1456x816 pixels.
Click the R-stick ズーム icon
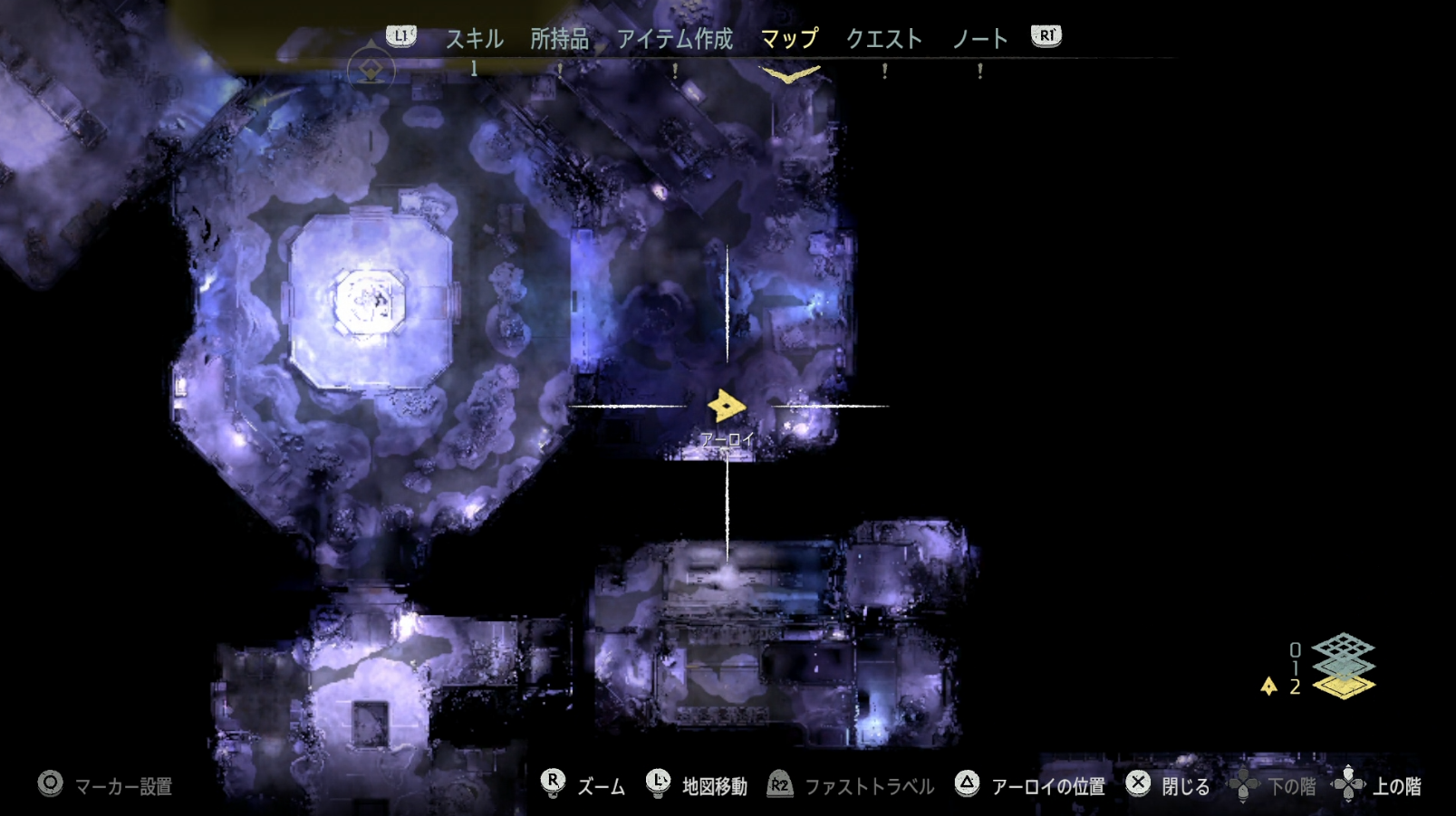pos(554,785)
